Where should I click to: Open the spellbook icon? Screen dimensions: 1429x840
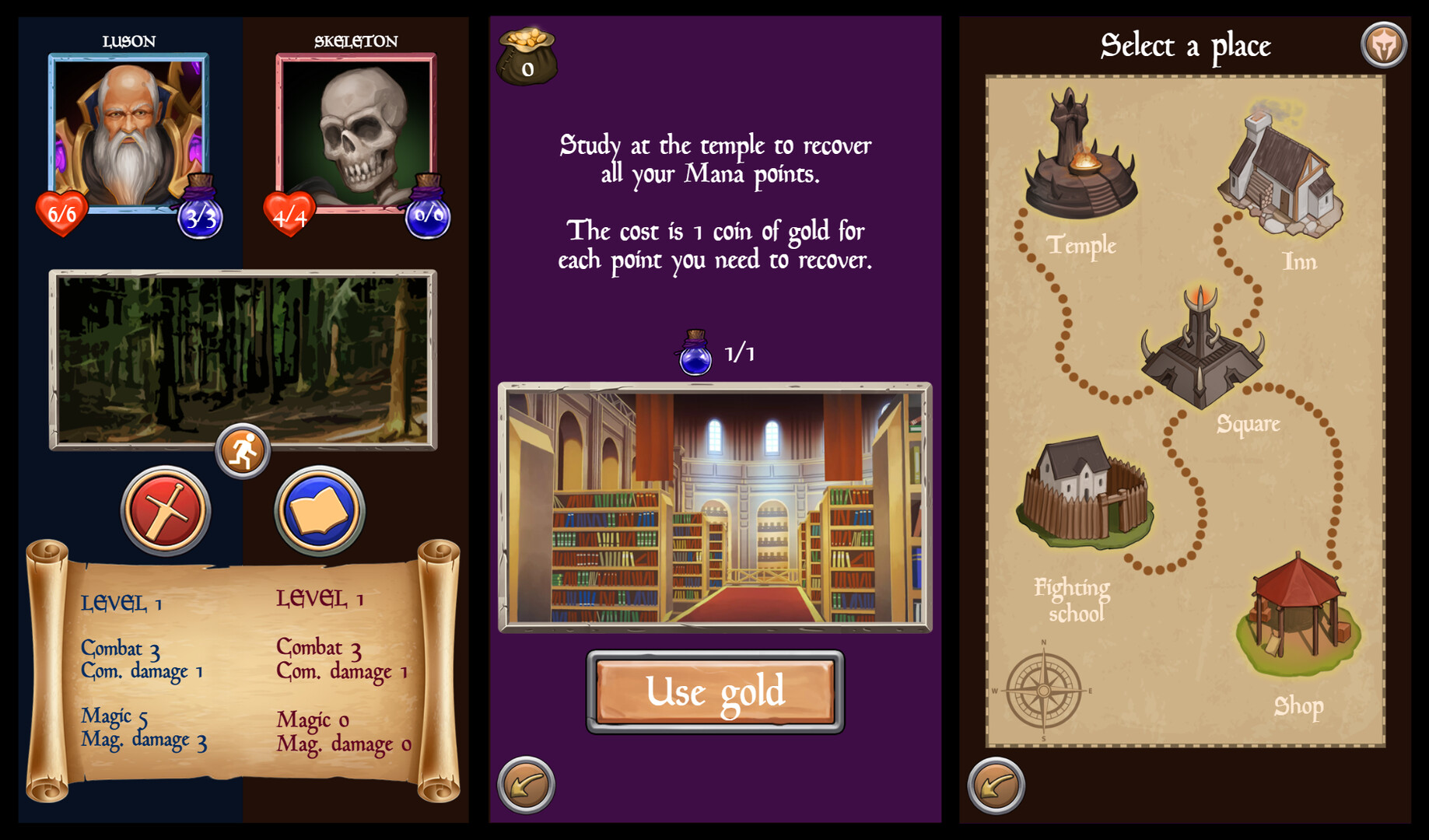pos(319,509)
